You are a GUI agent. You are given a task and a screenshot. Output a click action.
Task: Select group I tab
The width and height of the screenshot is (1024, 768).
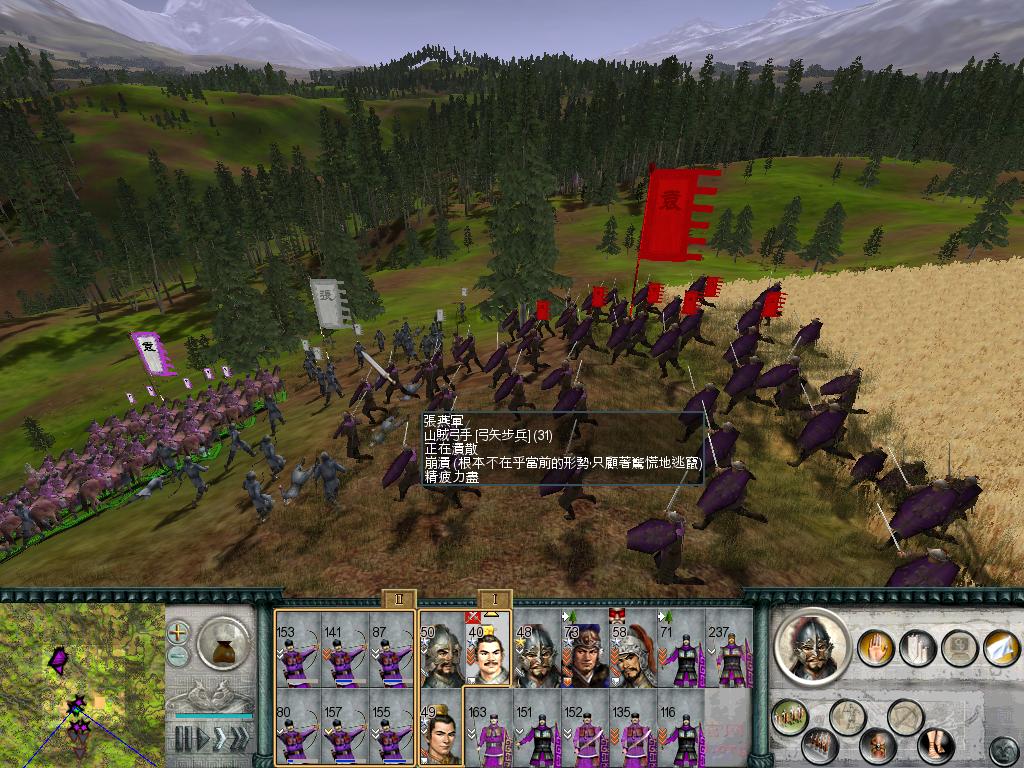(x=495, y=599)
